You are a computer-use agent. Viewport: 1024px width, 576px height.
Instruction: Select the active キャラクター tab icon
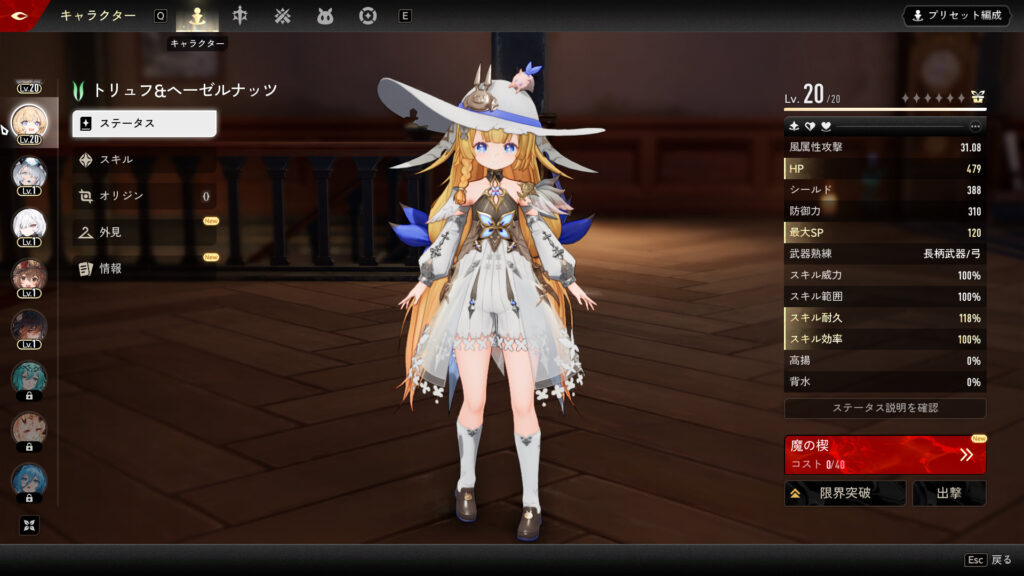coord(197,16)
